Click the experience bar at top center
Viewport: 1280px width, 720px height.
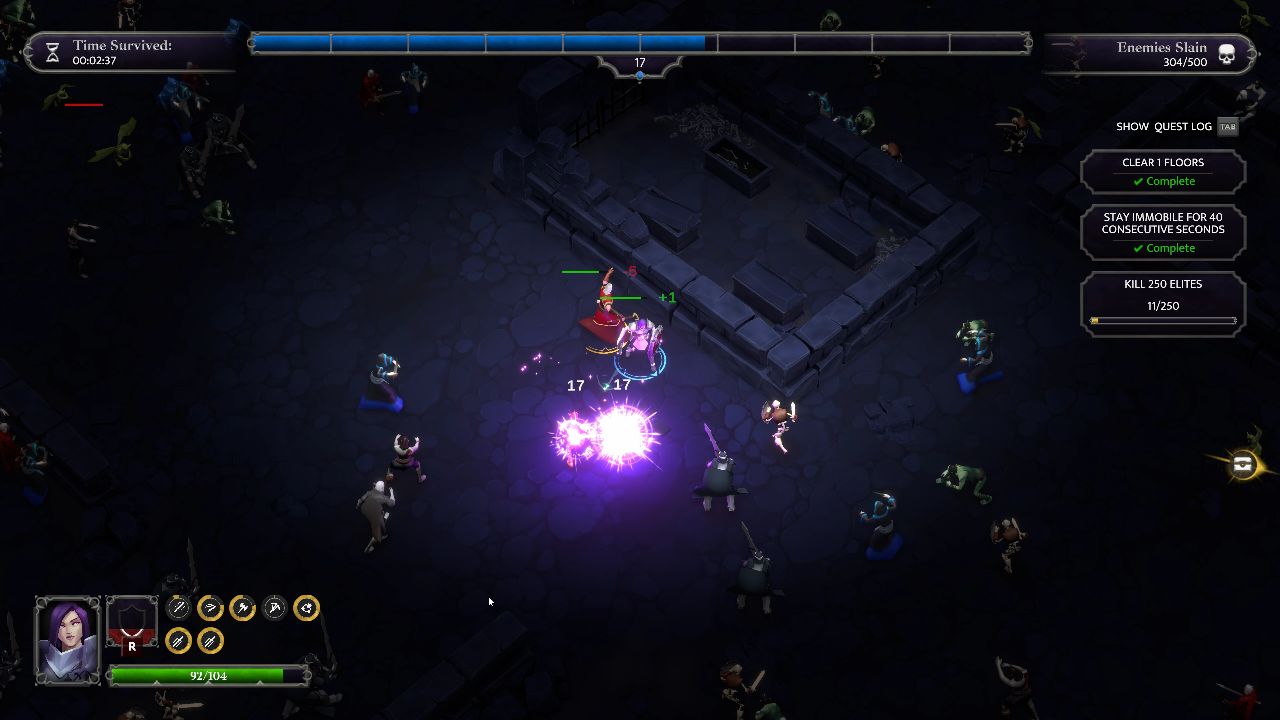640,41
